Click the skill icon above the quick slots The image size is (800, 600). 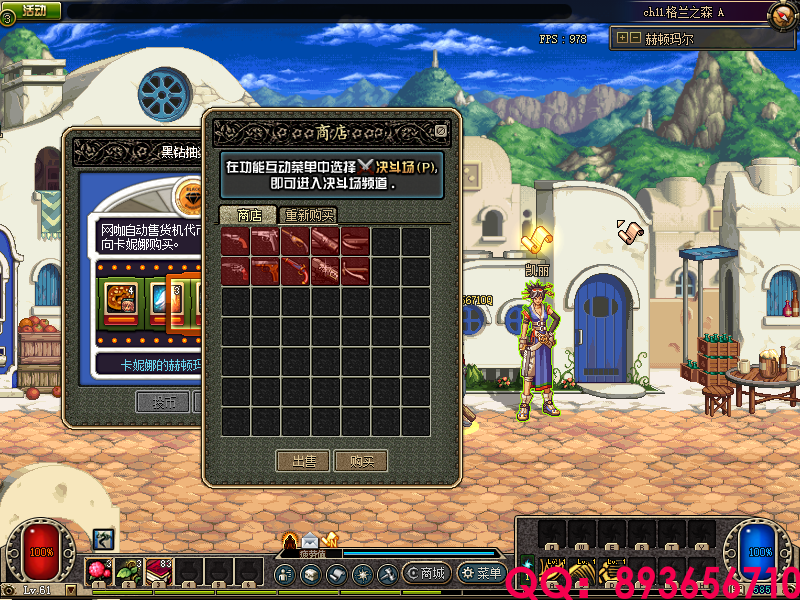[103, 539]
